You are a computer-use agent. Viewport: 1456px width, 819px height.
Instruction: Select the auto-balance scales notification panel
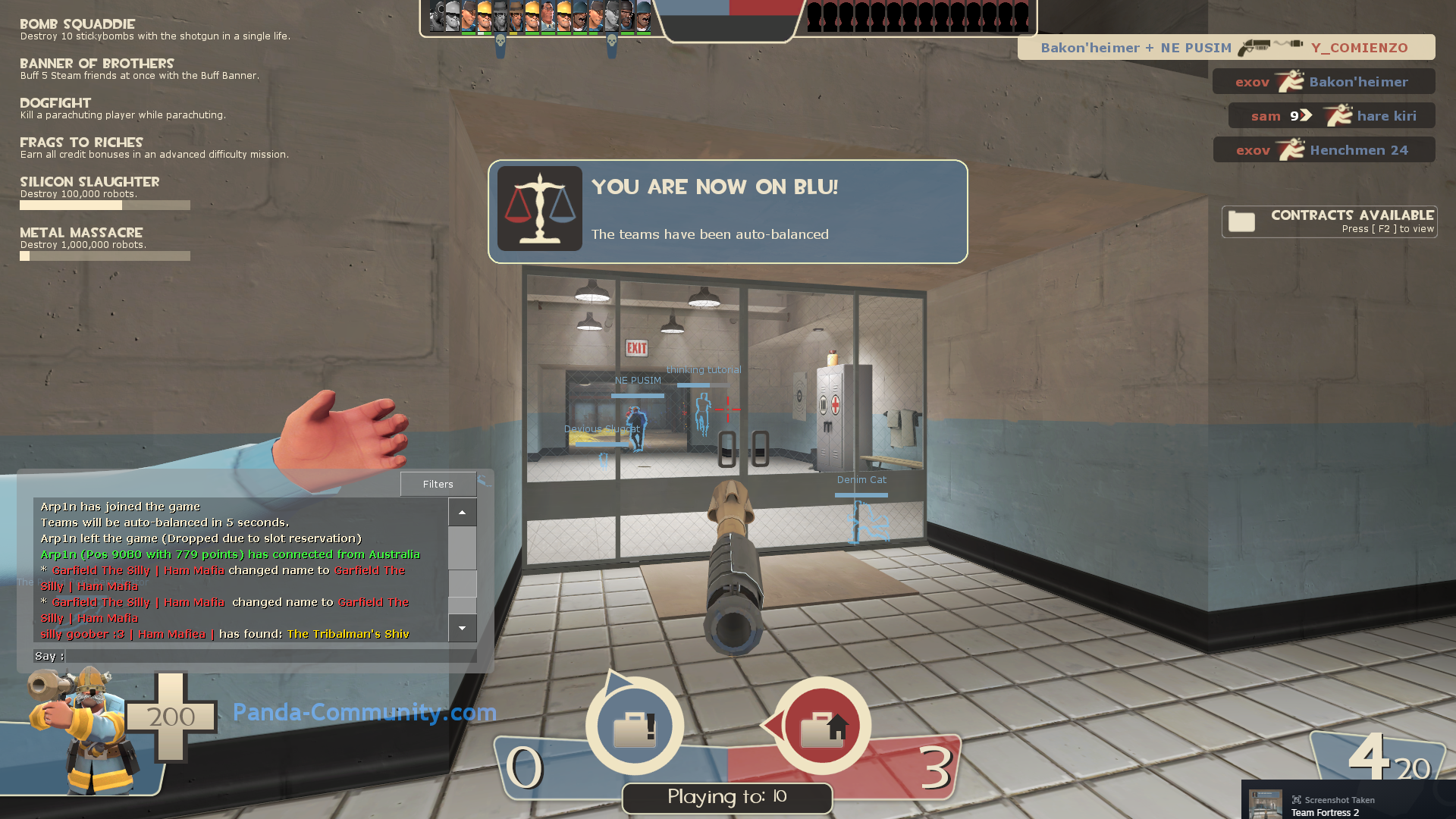[x=727, y=212]
